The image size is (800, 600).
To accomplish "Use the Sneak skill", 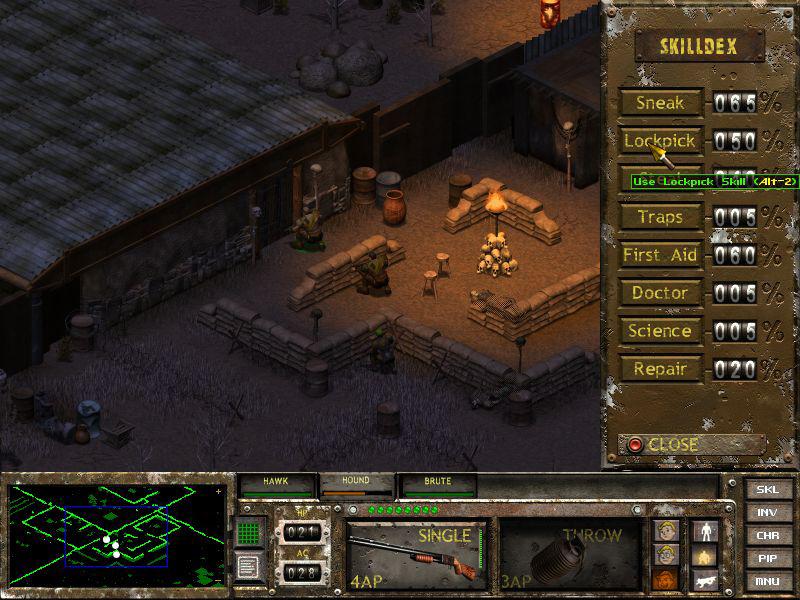I will pos(660,103).
